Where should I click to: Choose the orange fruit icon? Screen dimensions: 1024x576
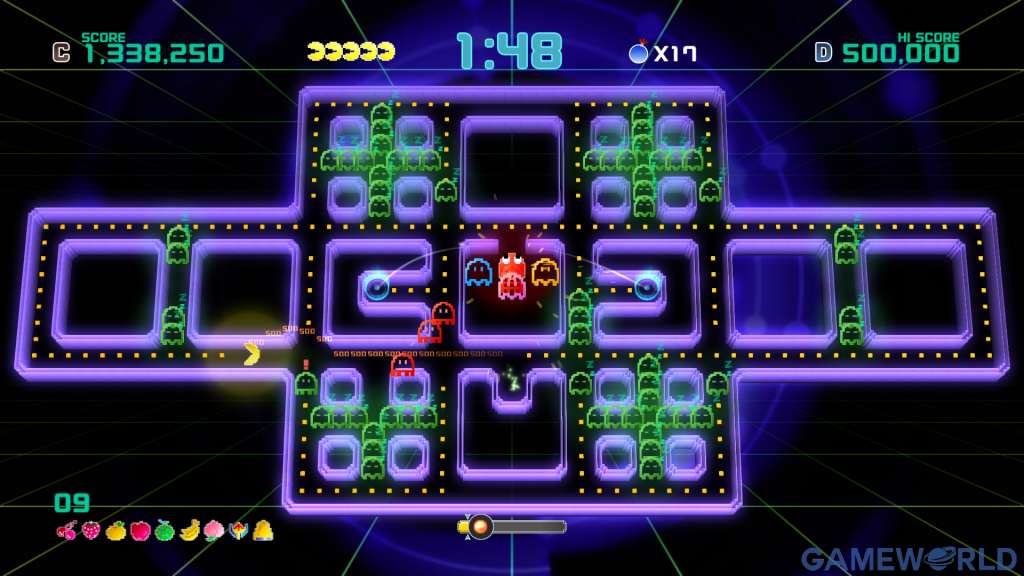[115, 531]
